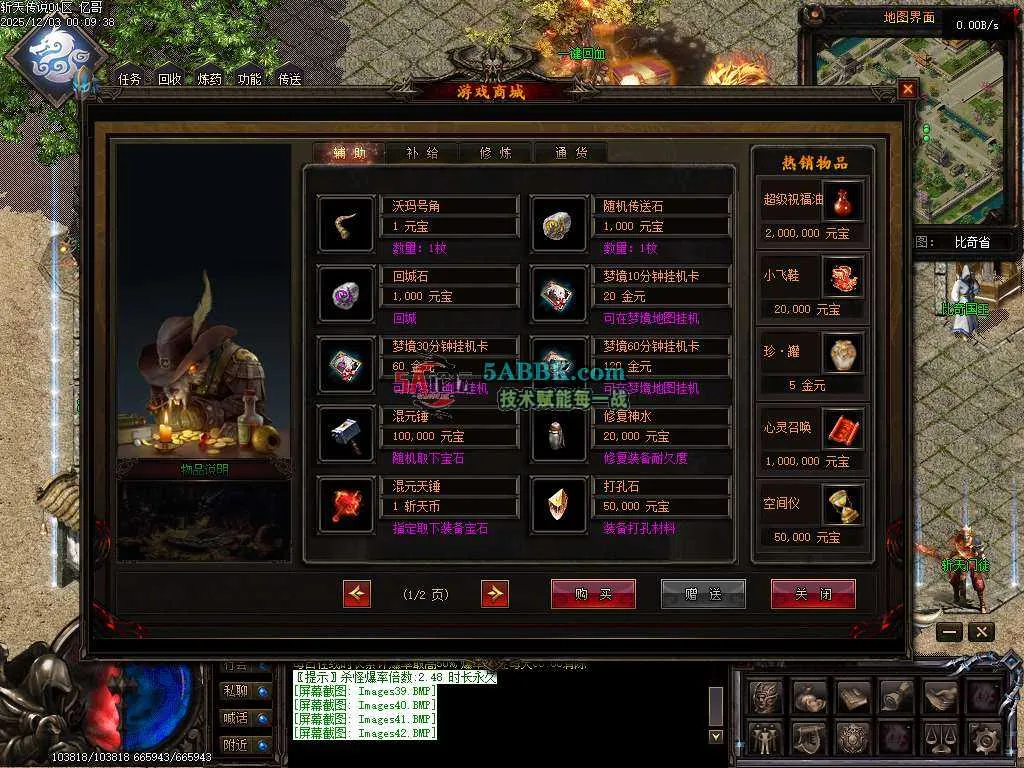Click the 购买 purchase button
Screen dimensions: 1024x768
click(593, 594)
